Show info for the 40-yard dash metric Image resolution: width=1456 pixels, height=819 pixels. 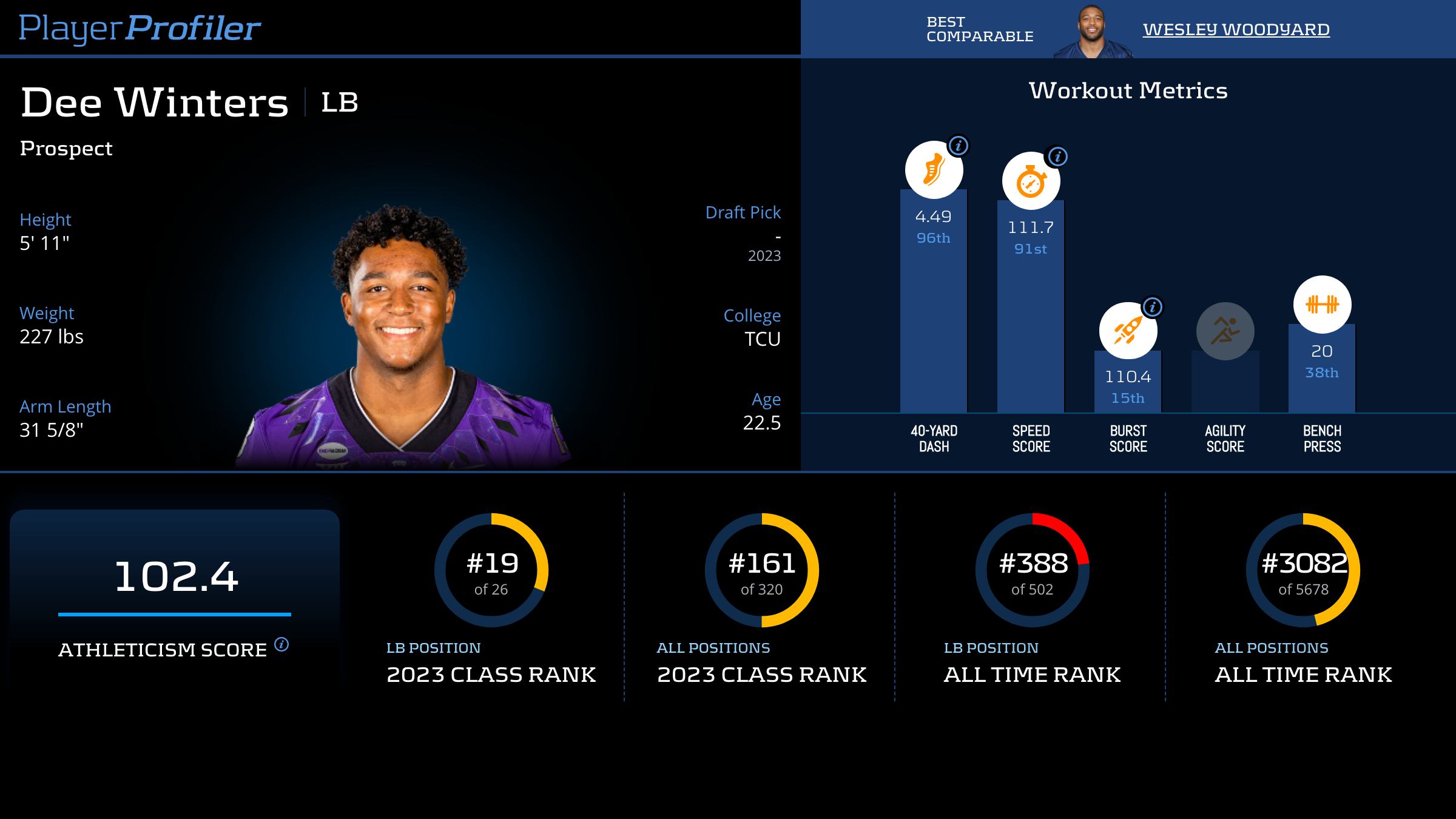(959, 146)
